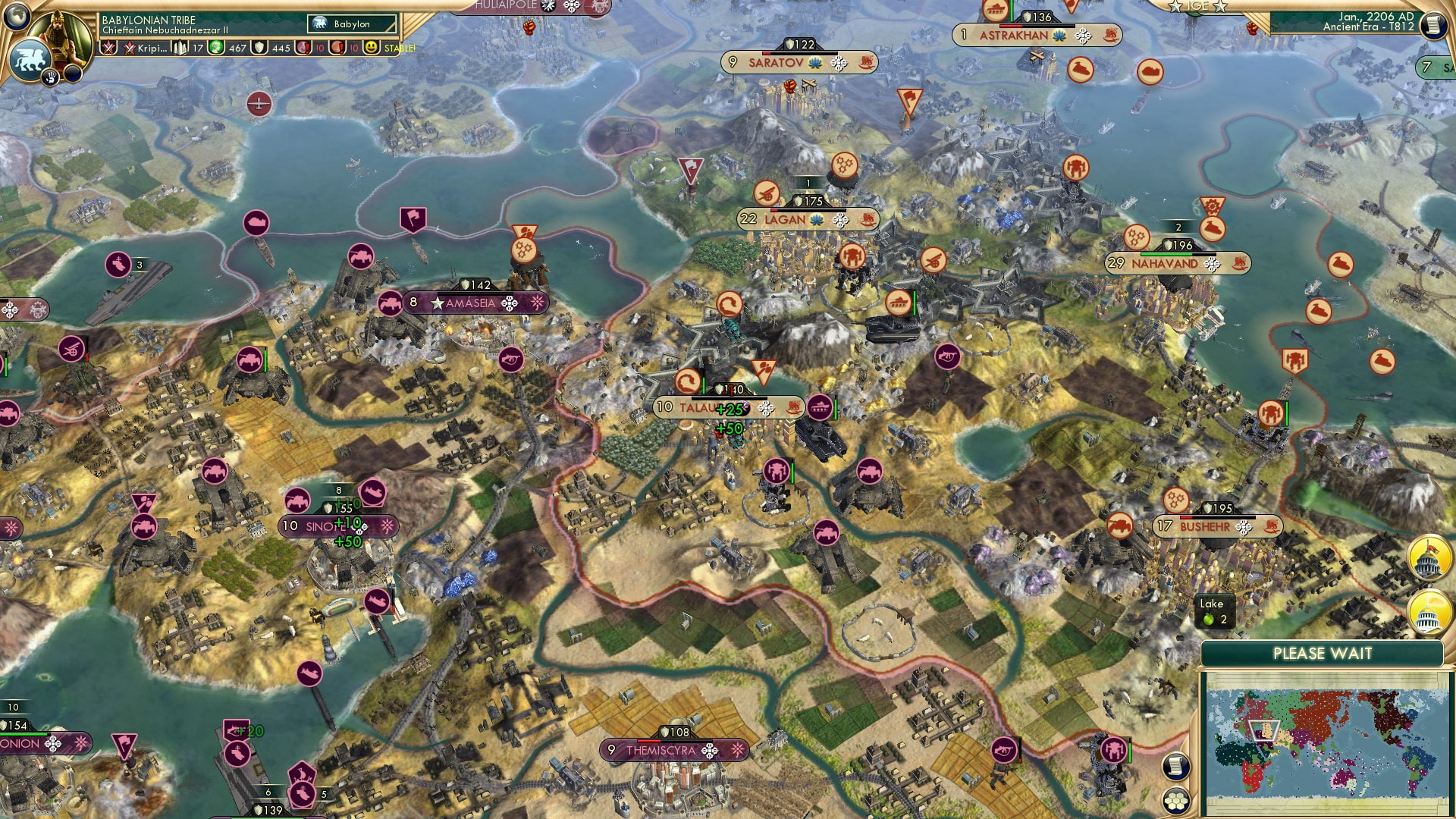
Task: Click the happiness smiley face indicator
Action: pos(372,48)
